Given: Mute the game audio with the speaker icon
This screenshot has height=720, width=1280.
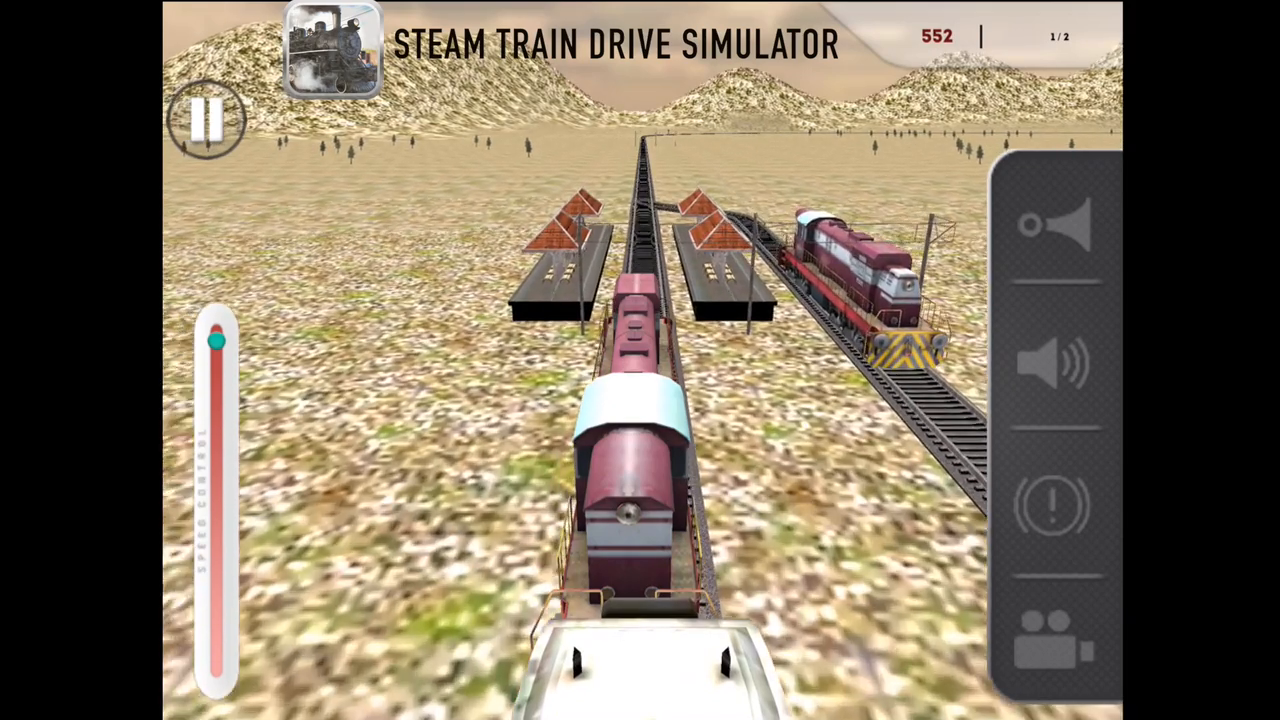Looking at the screenshot, I should pos(1055,365).
